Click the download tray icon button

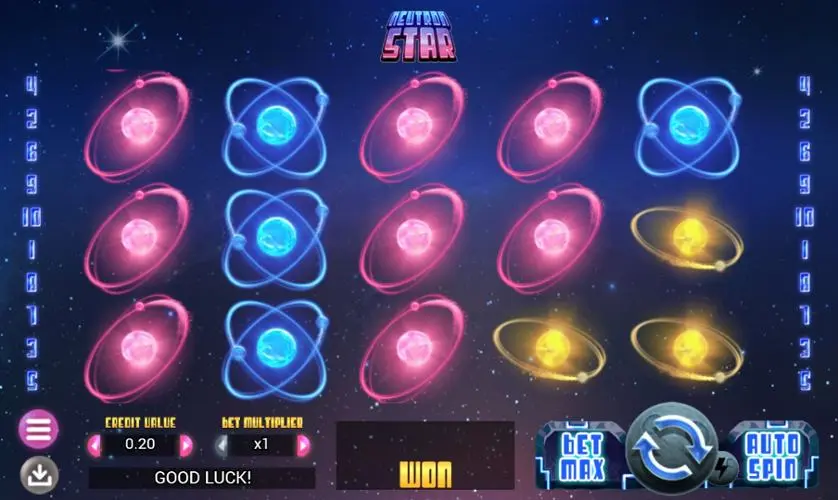pos(39,475)
